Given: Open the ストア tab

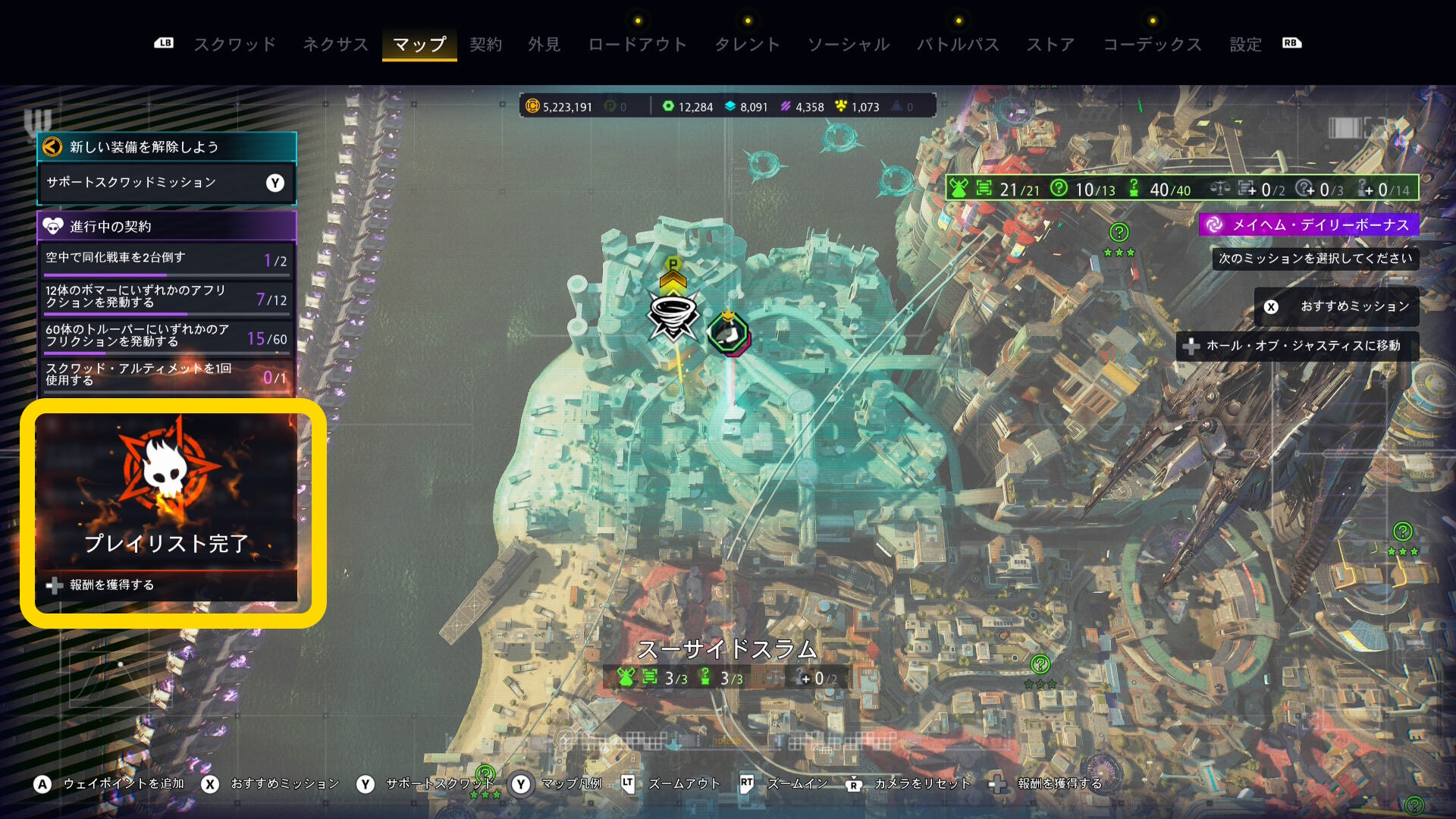Looking at the screenshot, I should point(1050,44).
